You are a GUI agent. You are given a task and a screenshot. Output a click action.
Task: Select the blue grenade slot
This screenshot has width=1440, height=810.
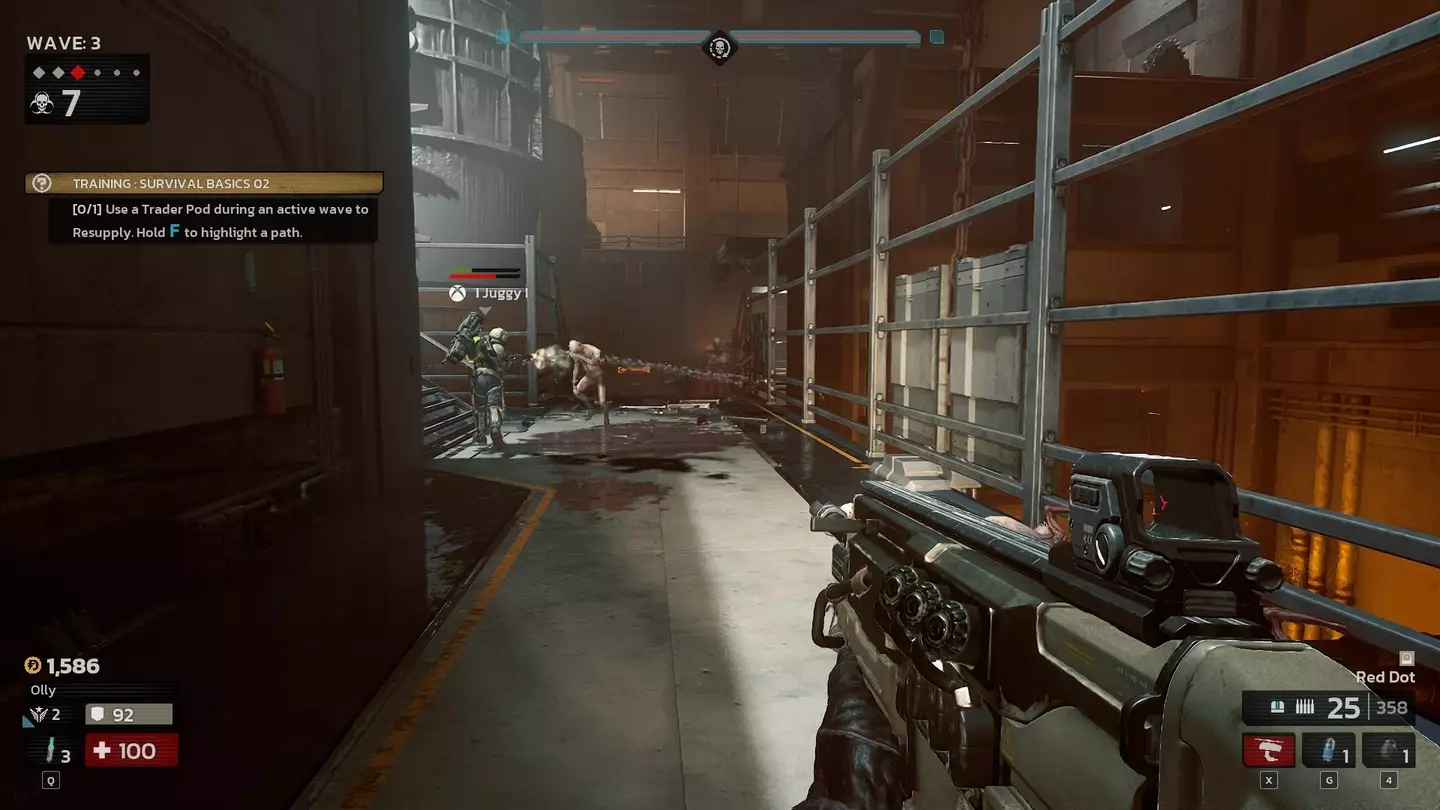[1329, 750]
